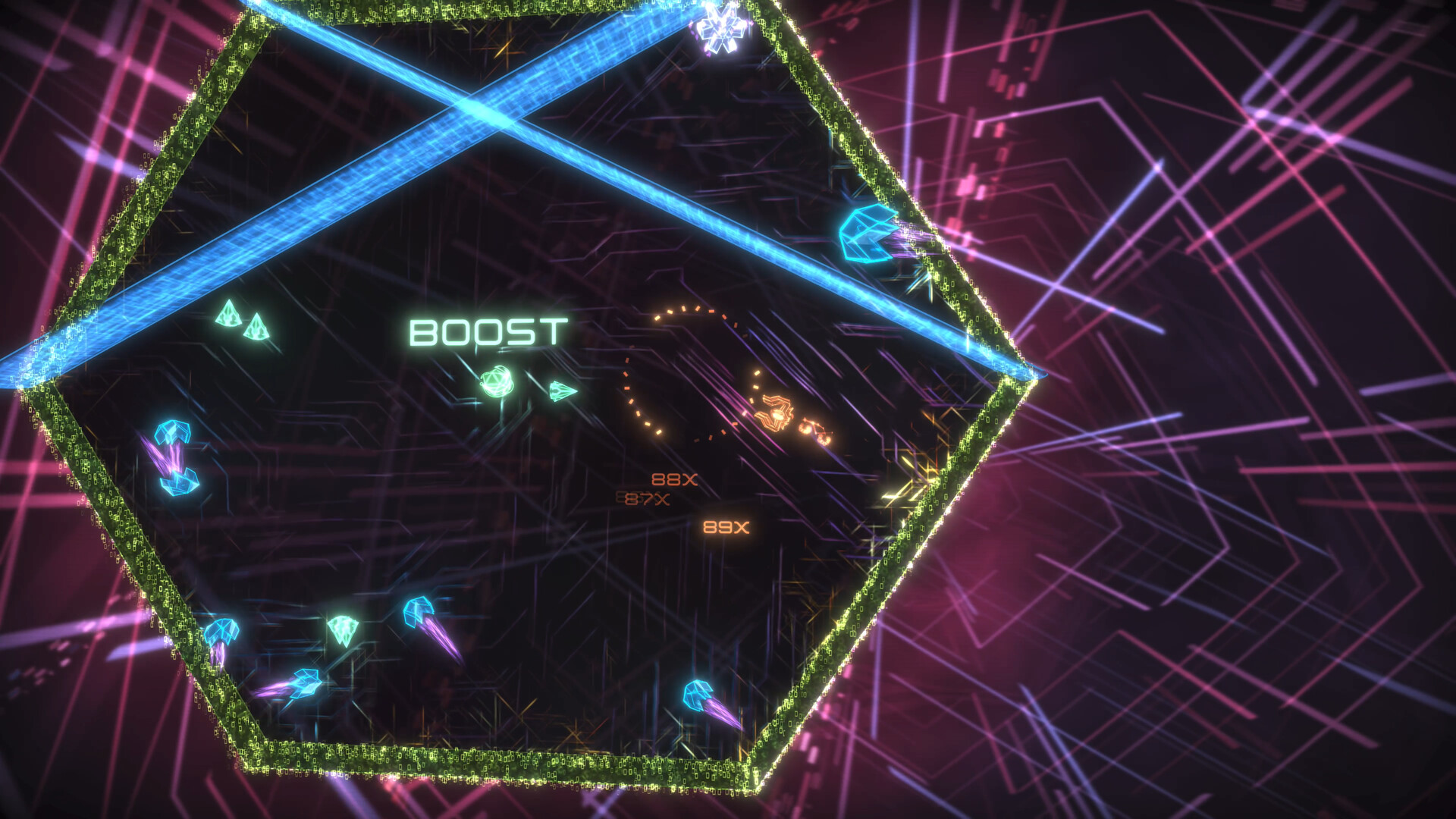1456x819 pixels.
Task: Click the BOOST label
Action: point(489,330)
